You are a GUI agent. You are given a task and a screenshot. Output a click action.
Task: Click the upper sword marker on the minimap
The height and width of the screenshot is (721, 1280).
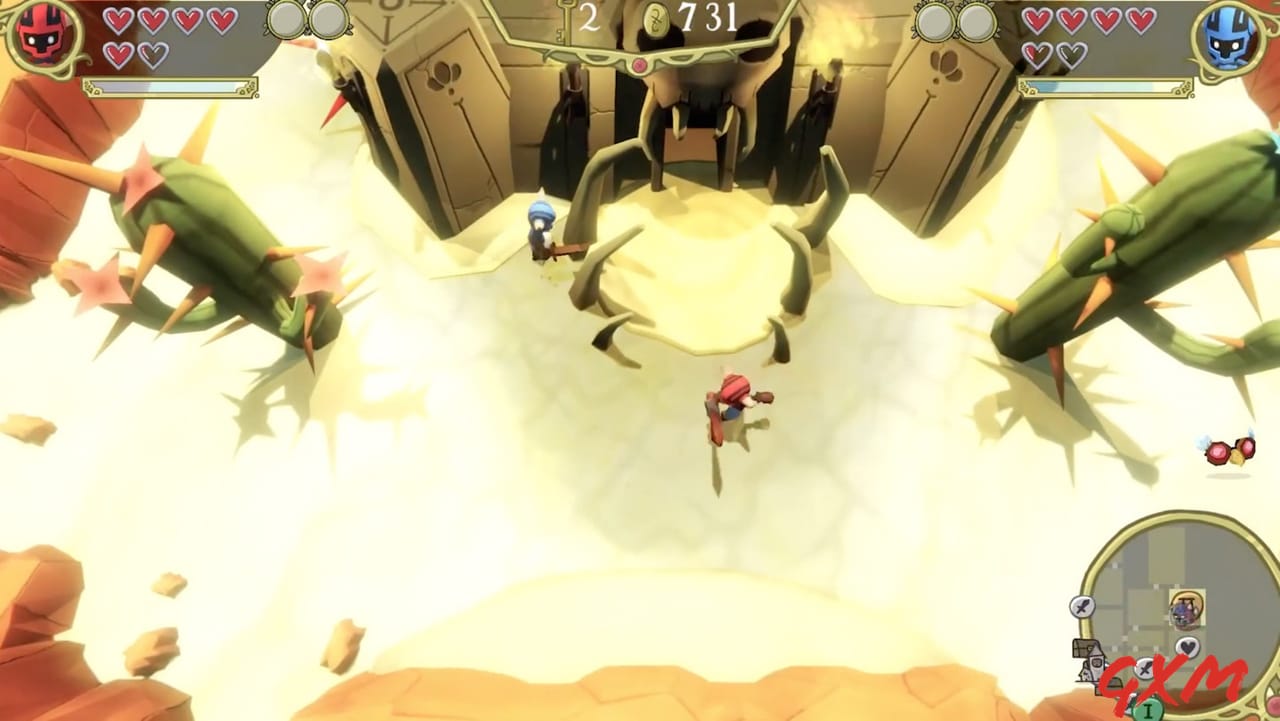click(x=1082, y=608)
